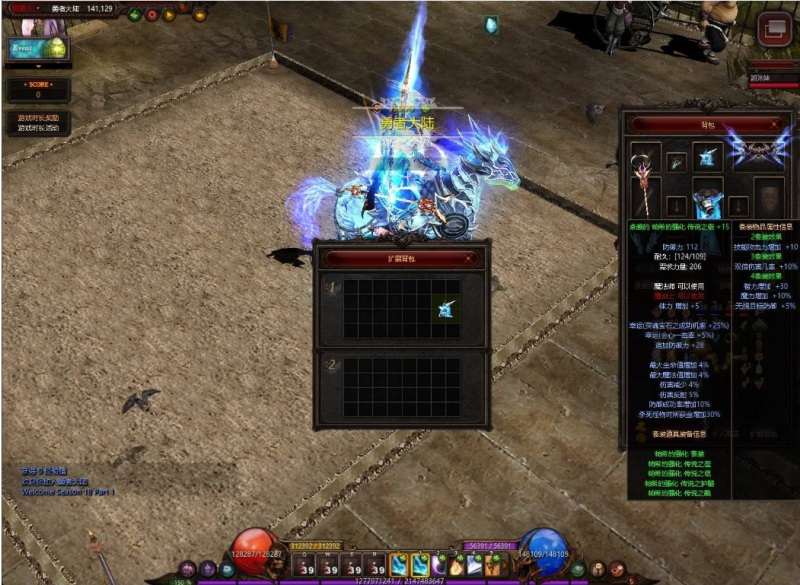Select the shield slot with faded emblem
This screenshot has width=800, height=585.
[x=768, y=196]
